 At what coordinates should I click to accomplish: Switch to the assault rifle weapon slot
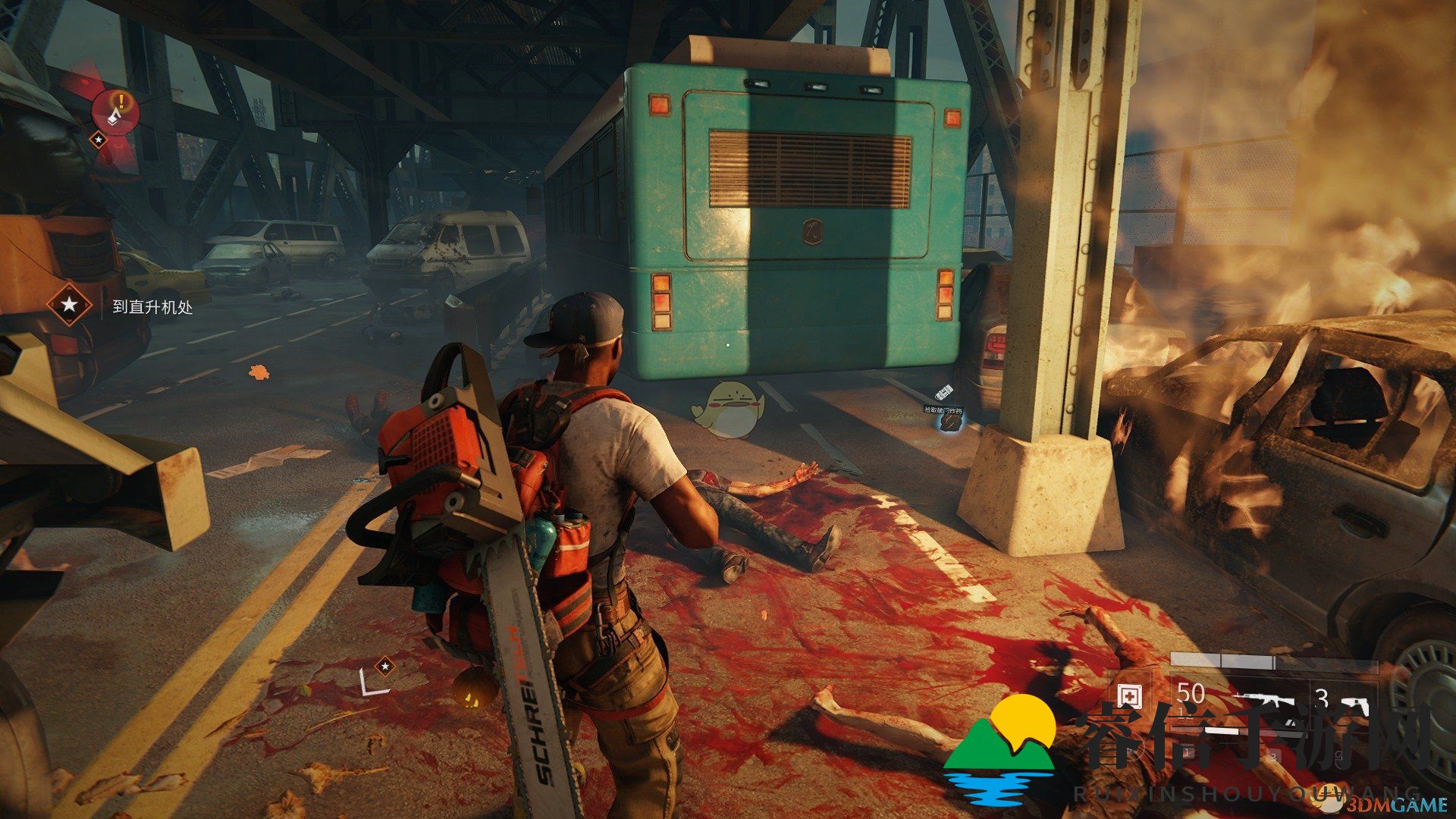click(1268, 701)
